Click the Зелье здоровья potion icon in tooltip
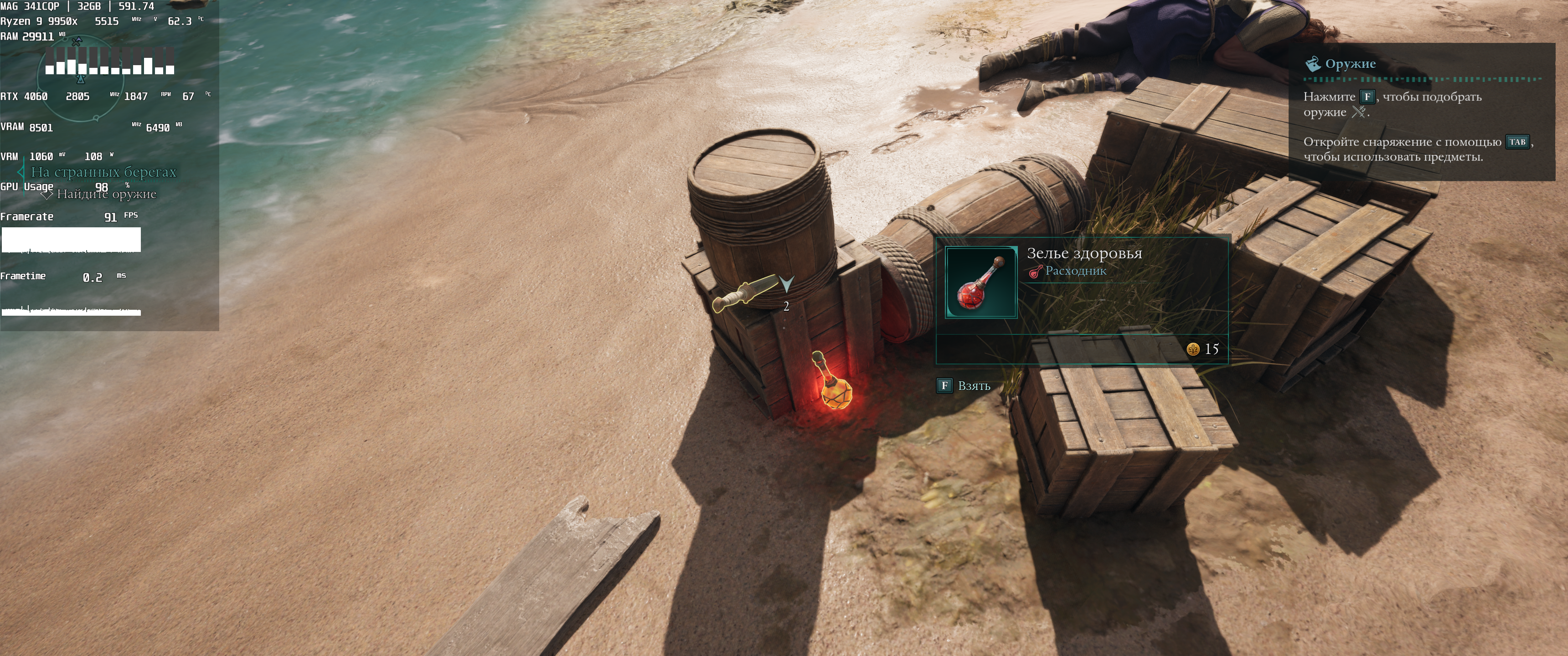The image size is (1568, 656). tap(980, 282)
